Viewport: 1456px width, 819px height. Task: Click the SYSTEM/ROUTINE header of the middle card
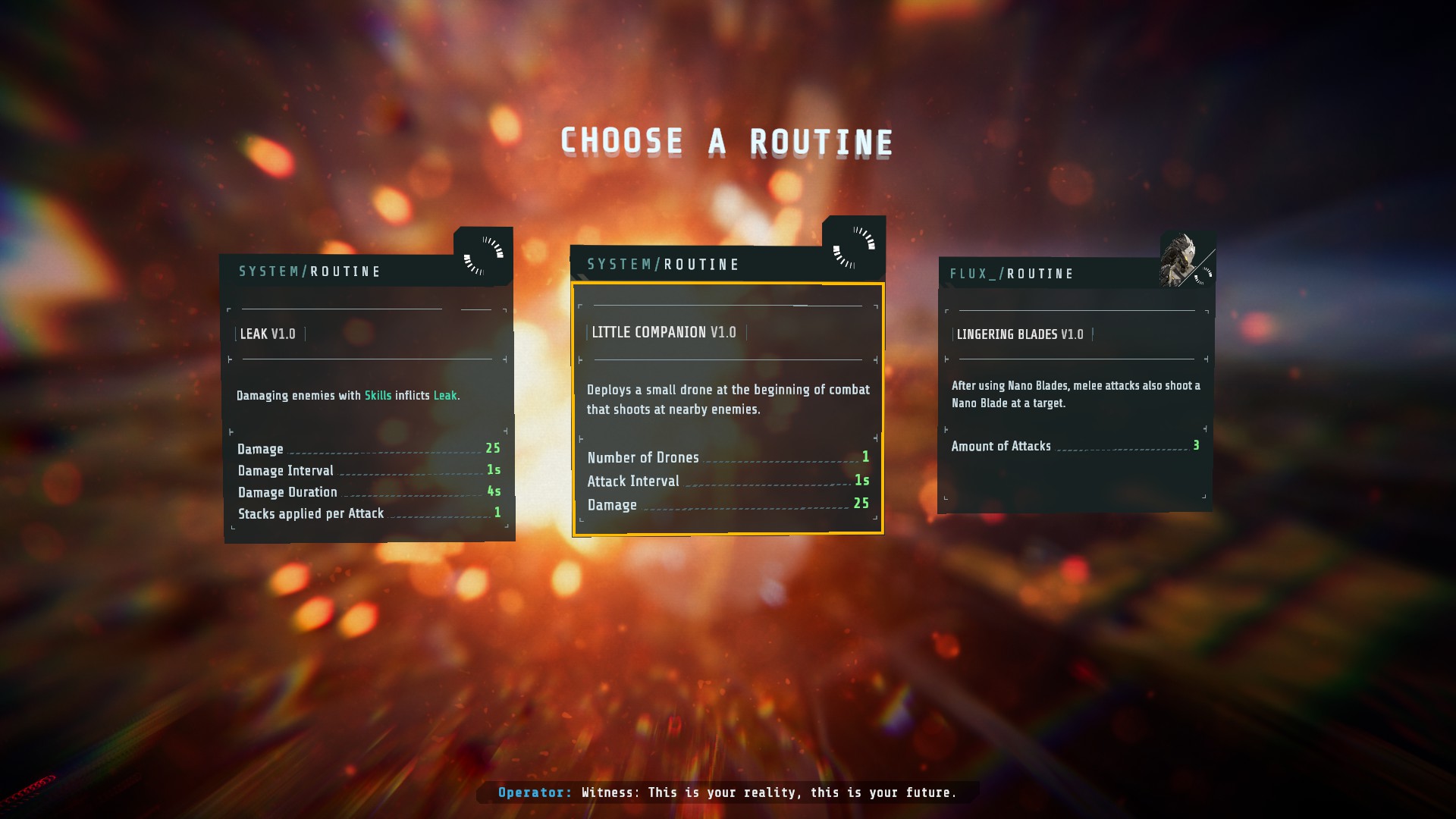click(661, 264)
